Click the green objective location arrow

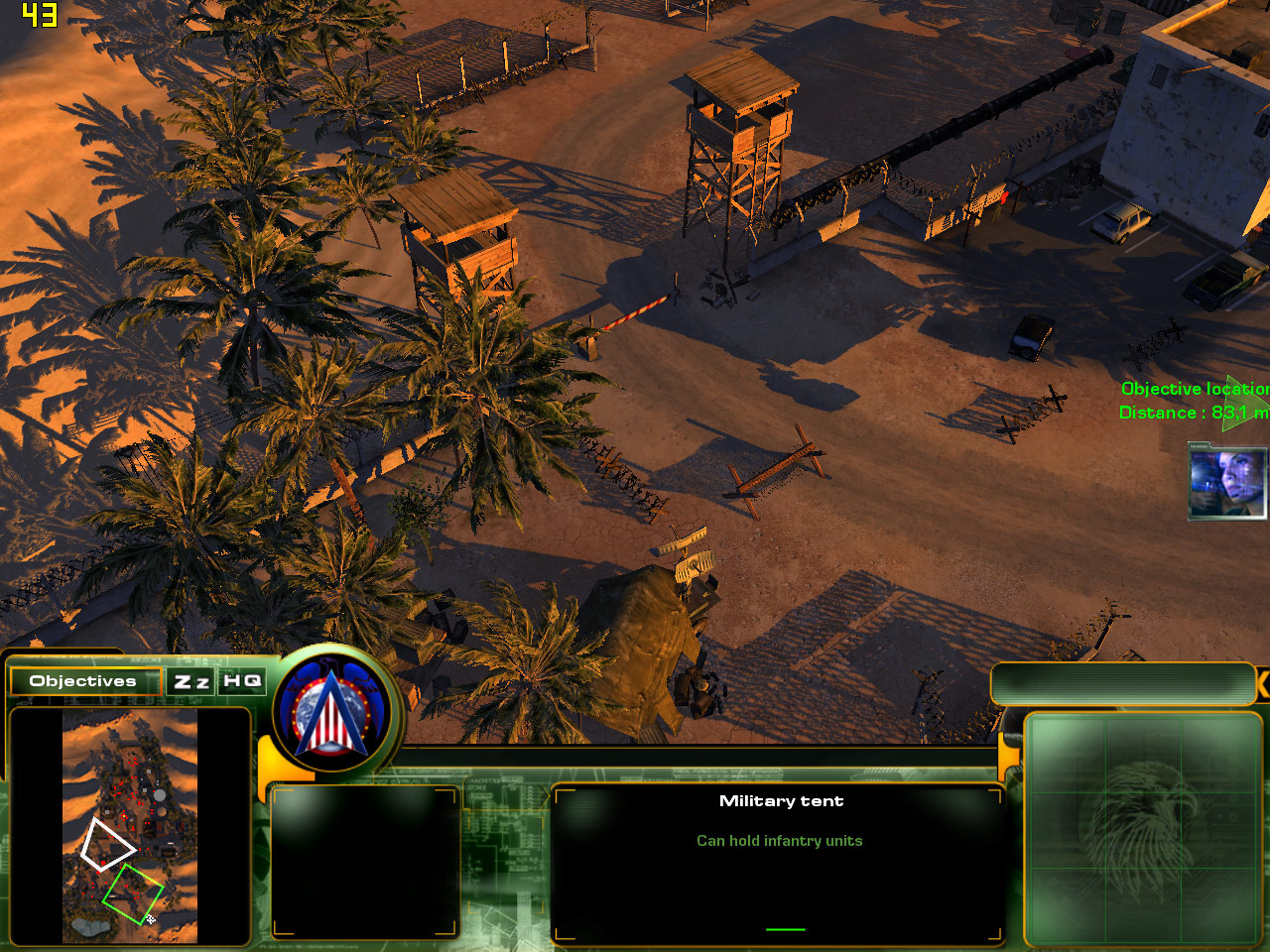(x=1238, y=402)
